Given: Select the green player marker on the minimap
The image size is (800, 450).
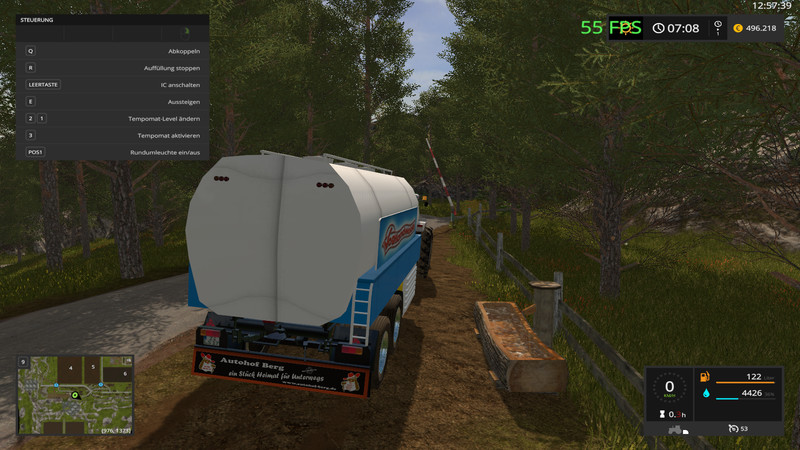Looking at the screenshot, I should tap(74, 396).
